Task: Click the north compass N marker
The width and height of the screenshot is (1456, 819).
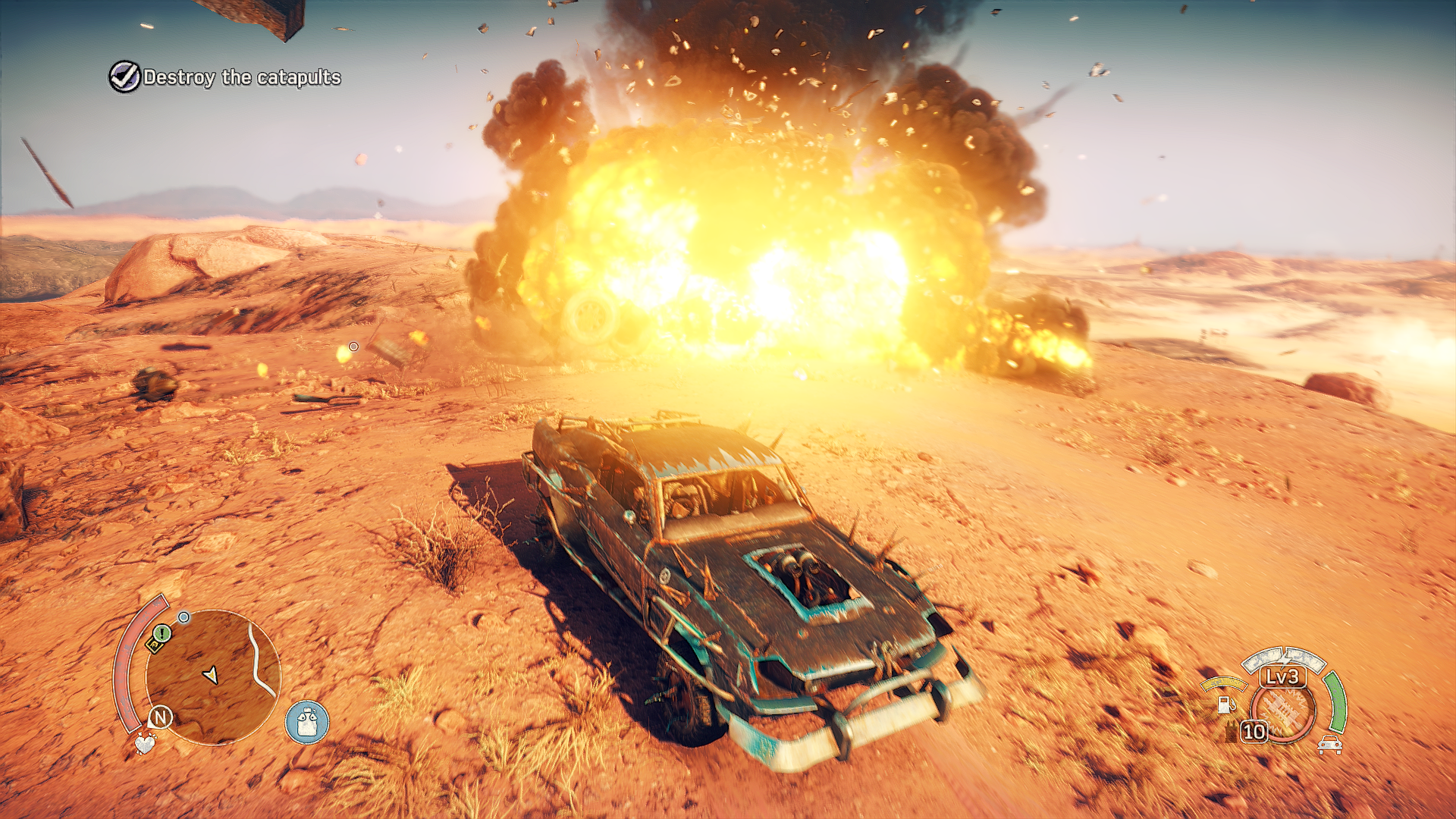Action: coord(160,717)
